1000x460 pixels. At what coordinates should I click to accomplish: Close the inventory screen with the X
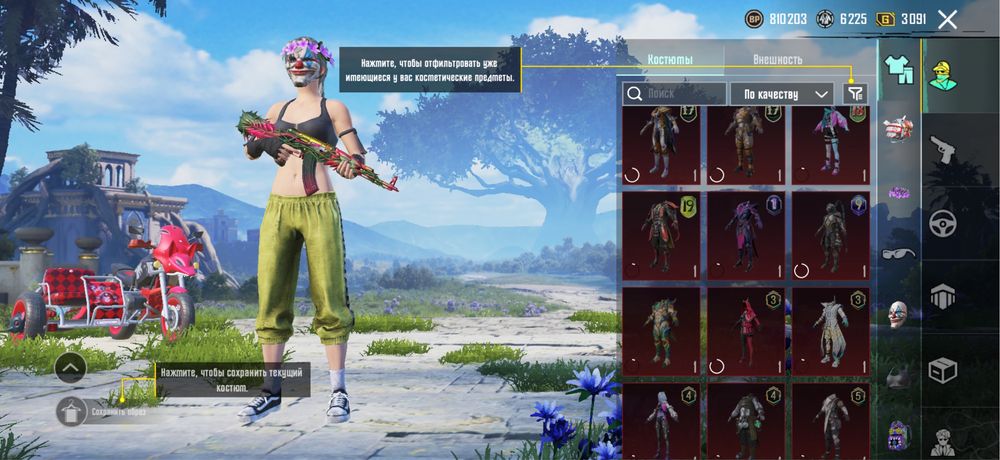(947, 19)
